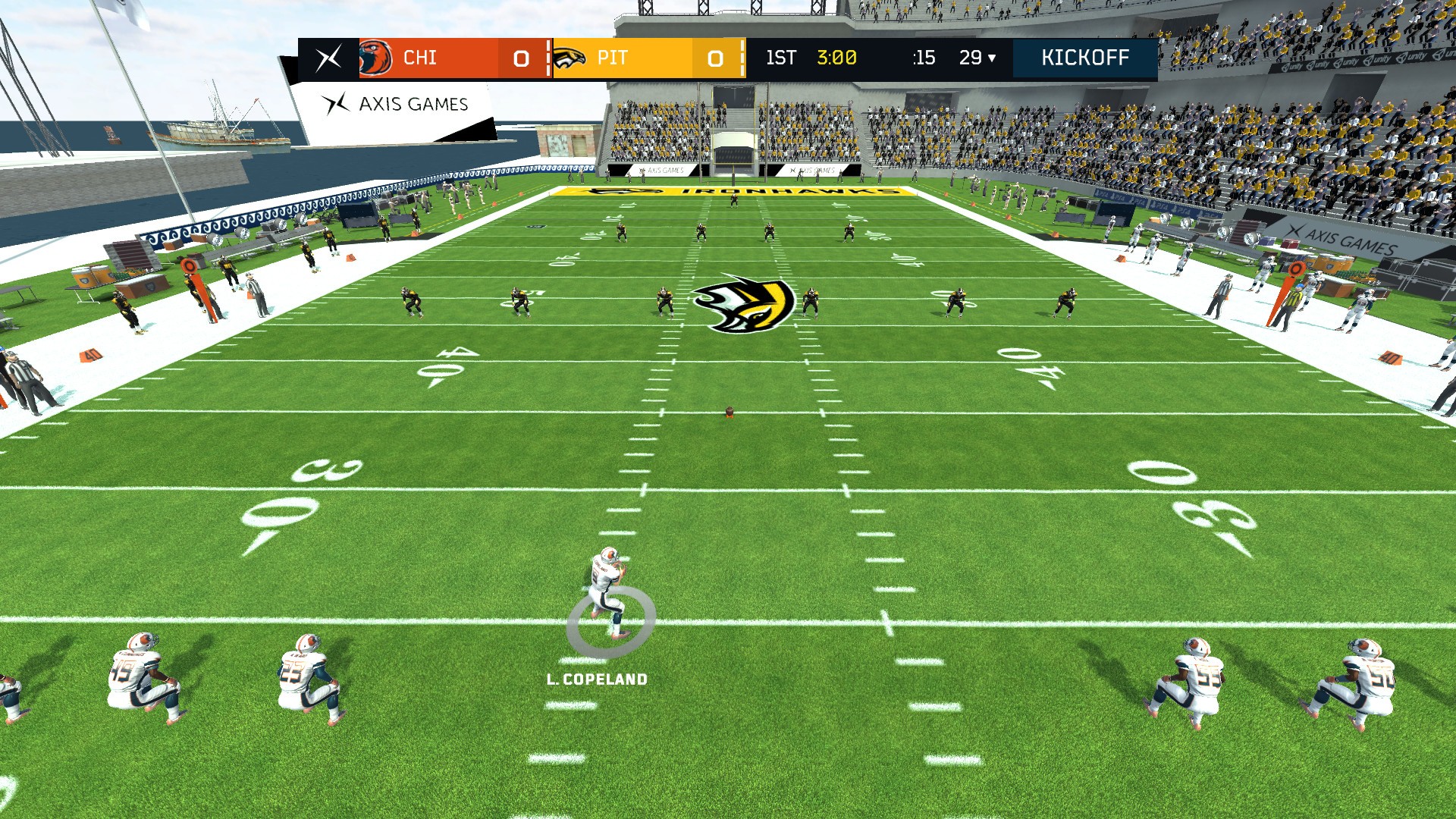Click the Axis Games billboard logo
This screenshot has height=819, width=1456.
coord(334,105)
